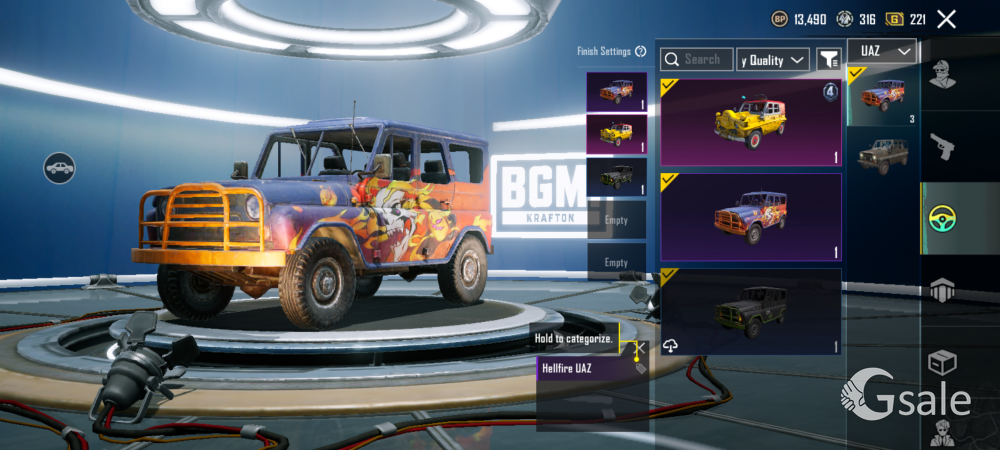Close the vehicle inventory screen
Screen dimensions: 1000x450
[947, 19]
